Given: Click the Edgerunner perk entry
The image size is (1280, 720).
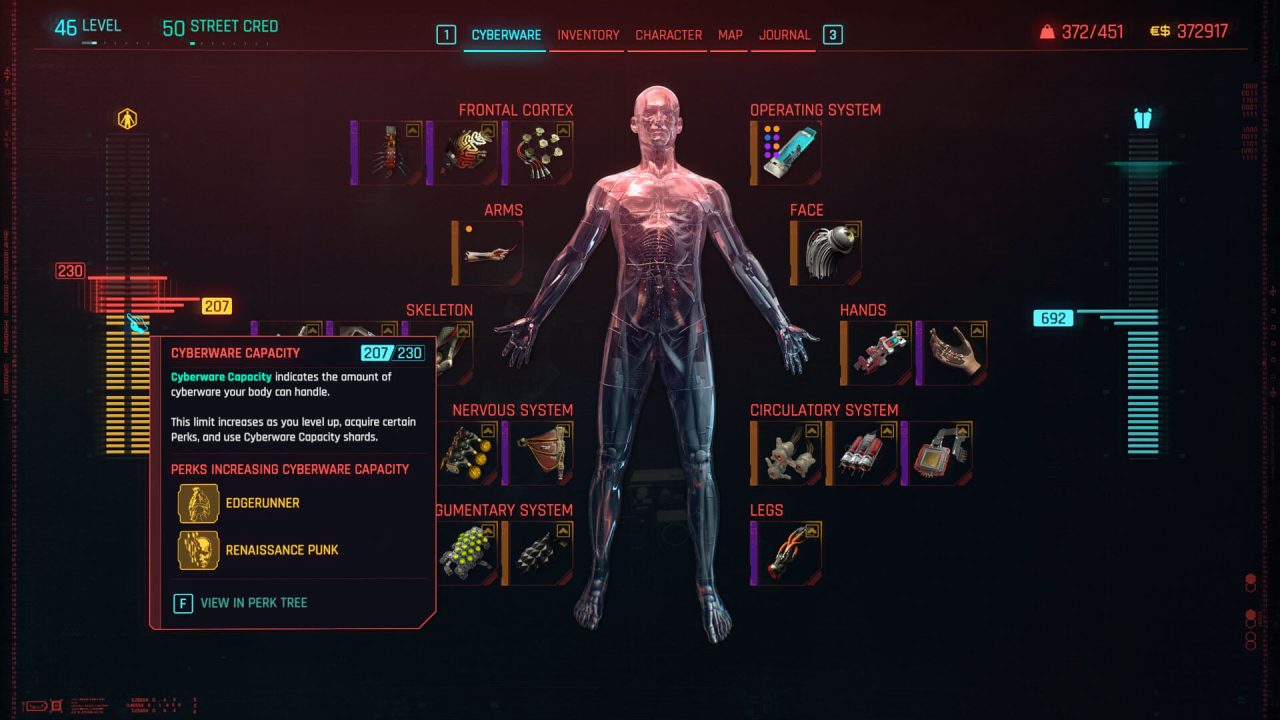Looking at the screenshot, I should coord(262,503).
